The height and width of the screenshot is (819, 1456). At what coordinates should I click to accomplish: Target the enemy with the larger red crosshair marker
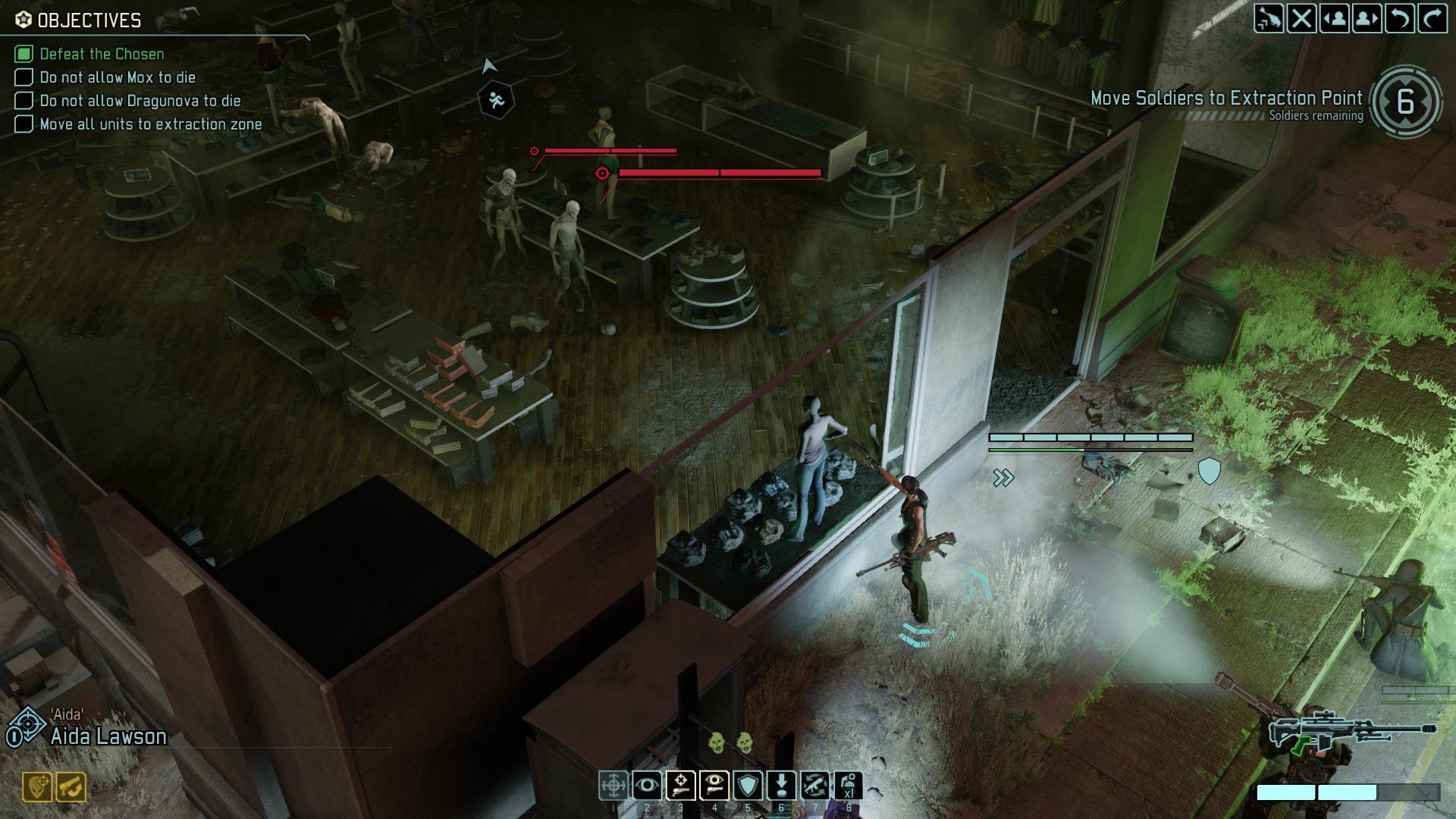(x=602, y=174)
